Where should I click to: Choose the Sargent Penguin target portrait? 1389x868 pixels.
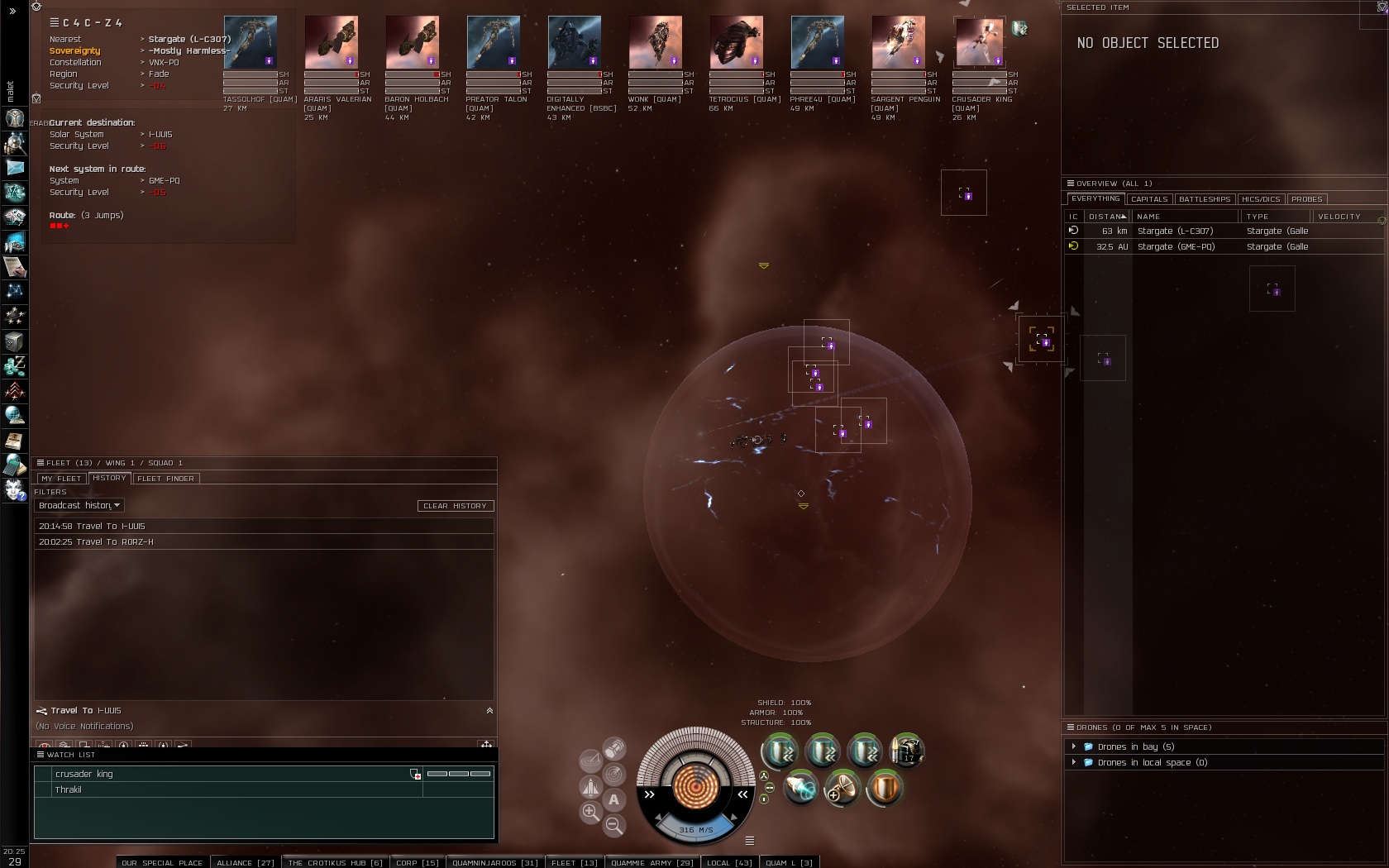[x=898, y=42]
